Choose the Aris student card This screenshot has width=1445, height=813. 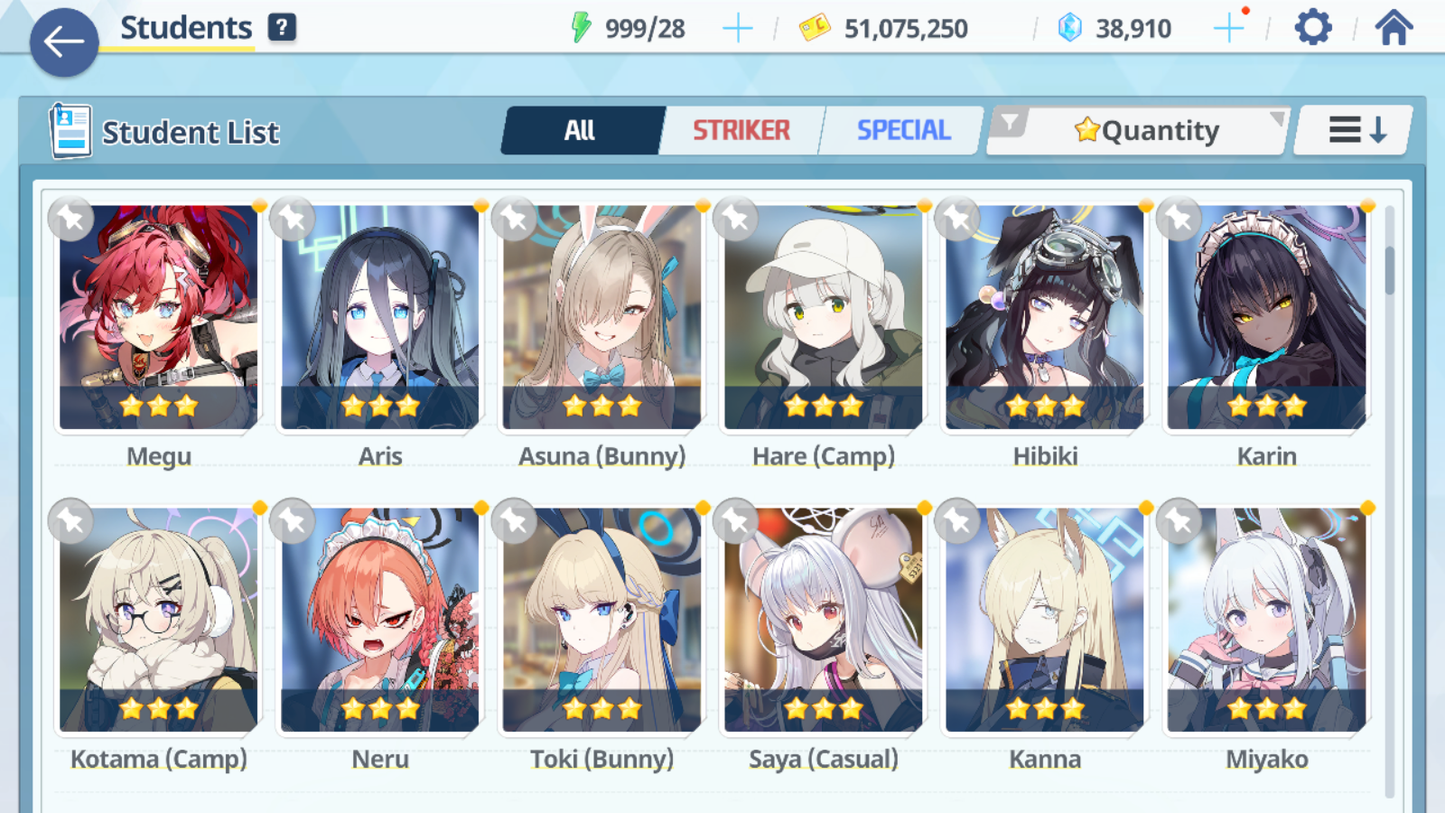click(380, 318)
